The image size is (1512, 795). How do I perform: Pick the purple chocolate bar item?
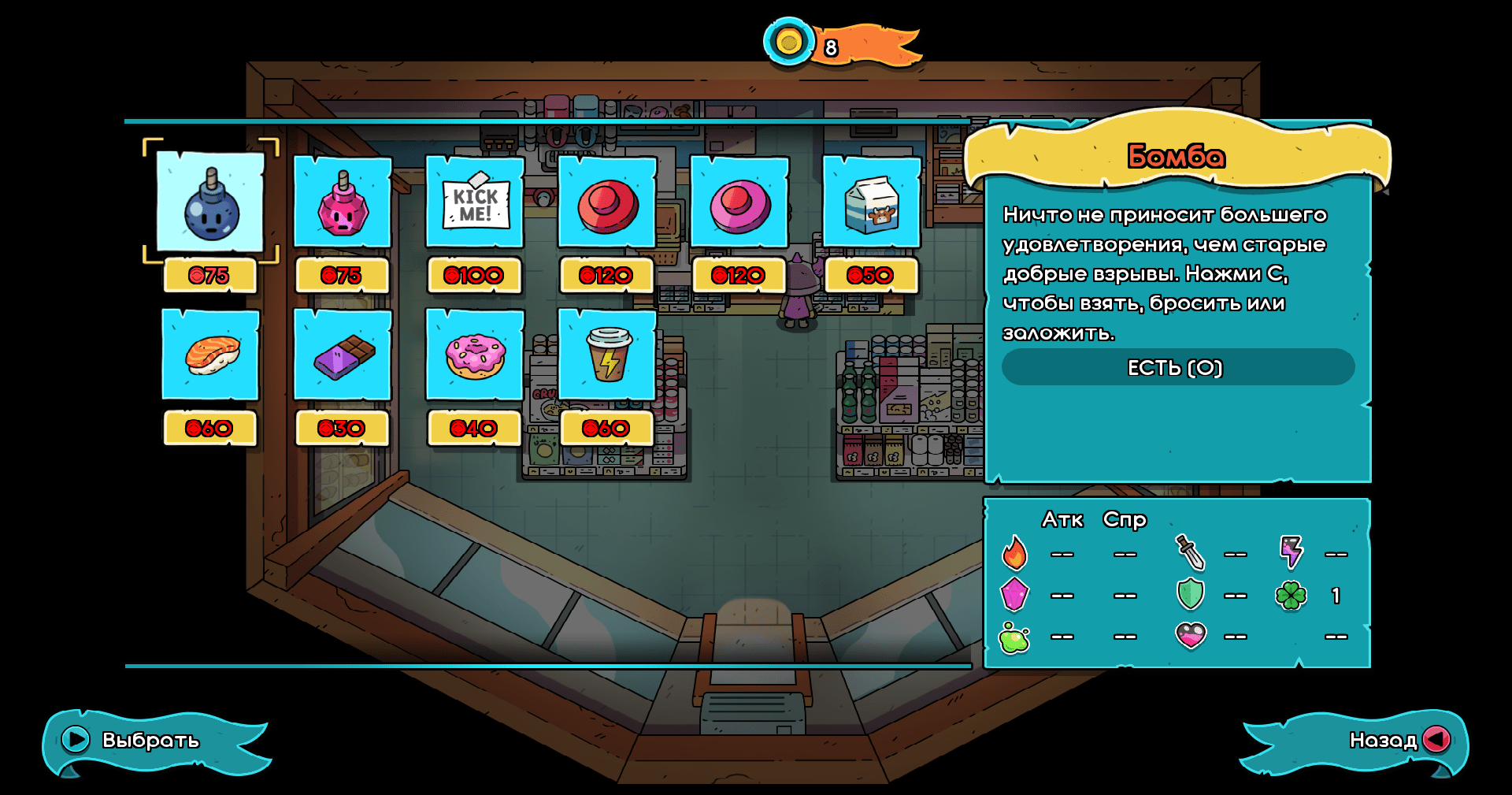click(x=343, y=355)
